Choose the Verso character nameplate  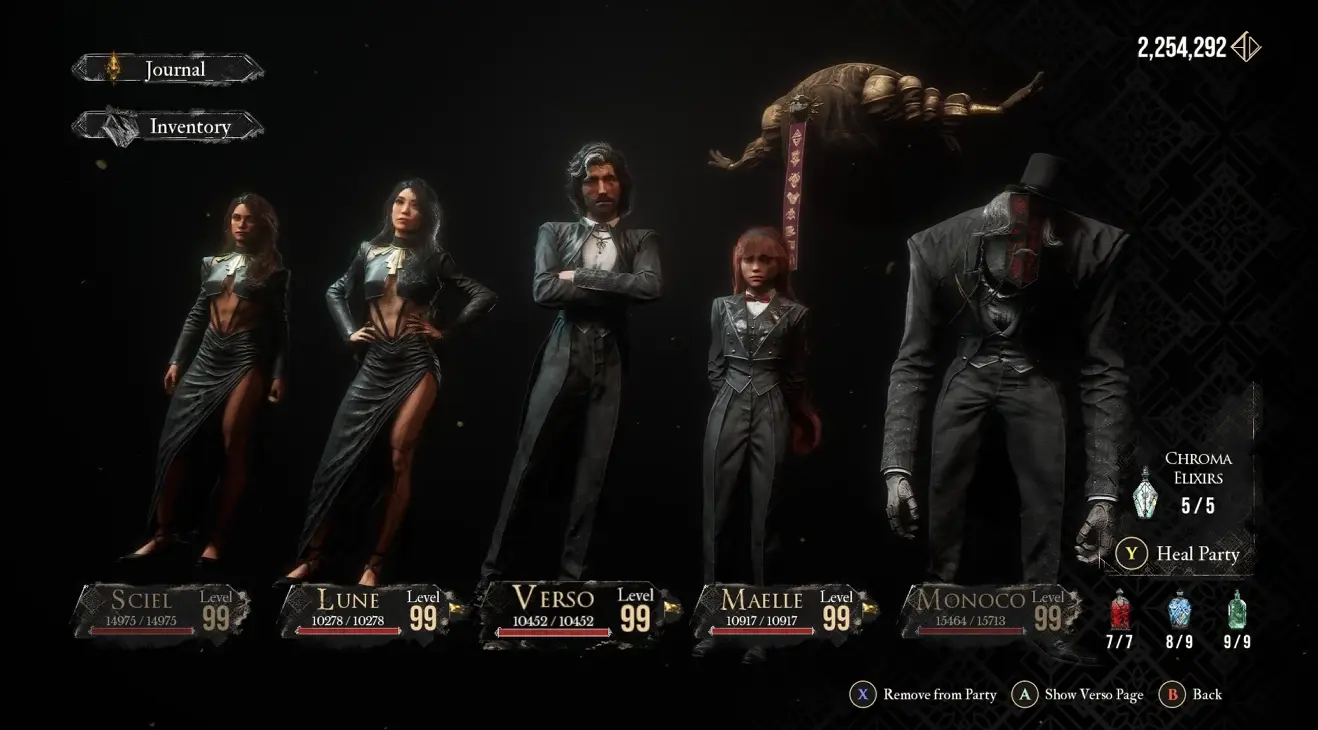coord(577,609)
